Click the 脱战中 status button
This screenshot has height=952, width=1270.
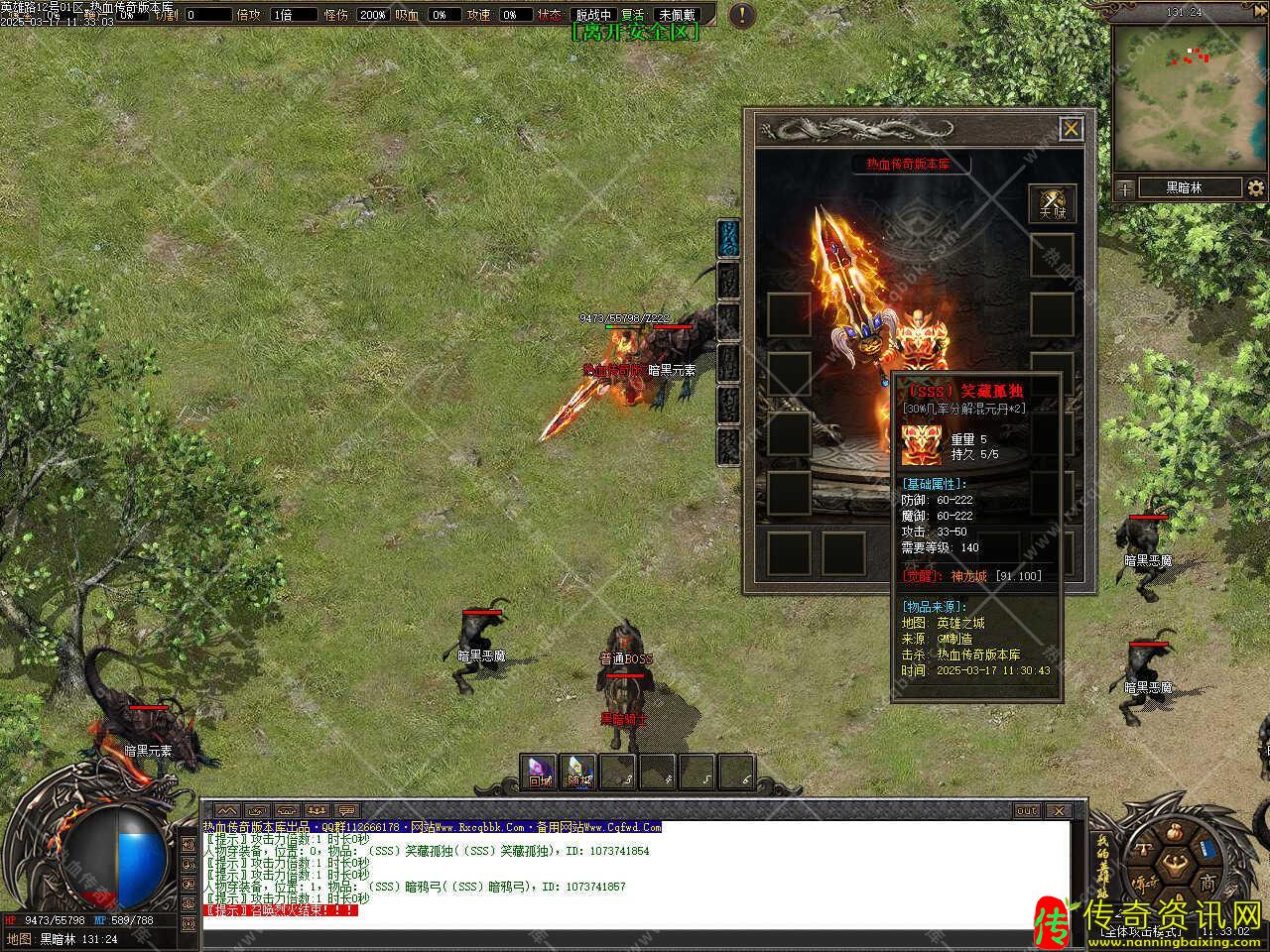point(593,15)
